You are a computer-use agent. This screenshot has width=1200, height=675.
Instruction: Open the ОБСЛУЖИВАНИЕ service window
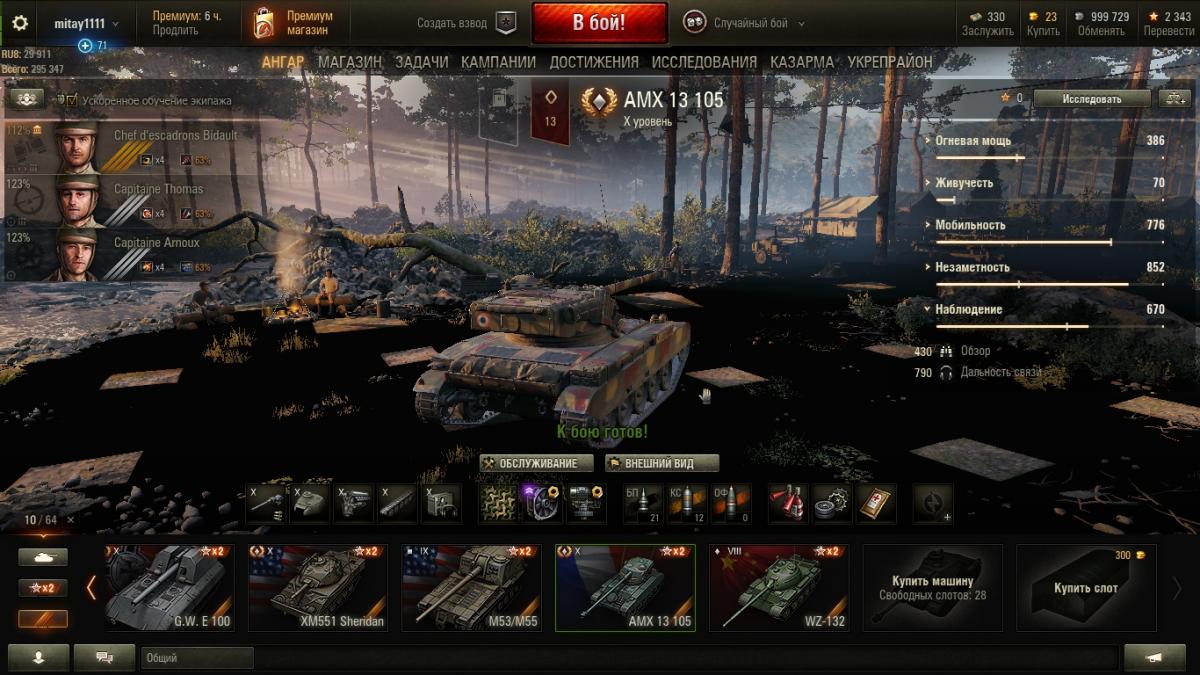pyautogui.click(x=536, y=463)
